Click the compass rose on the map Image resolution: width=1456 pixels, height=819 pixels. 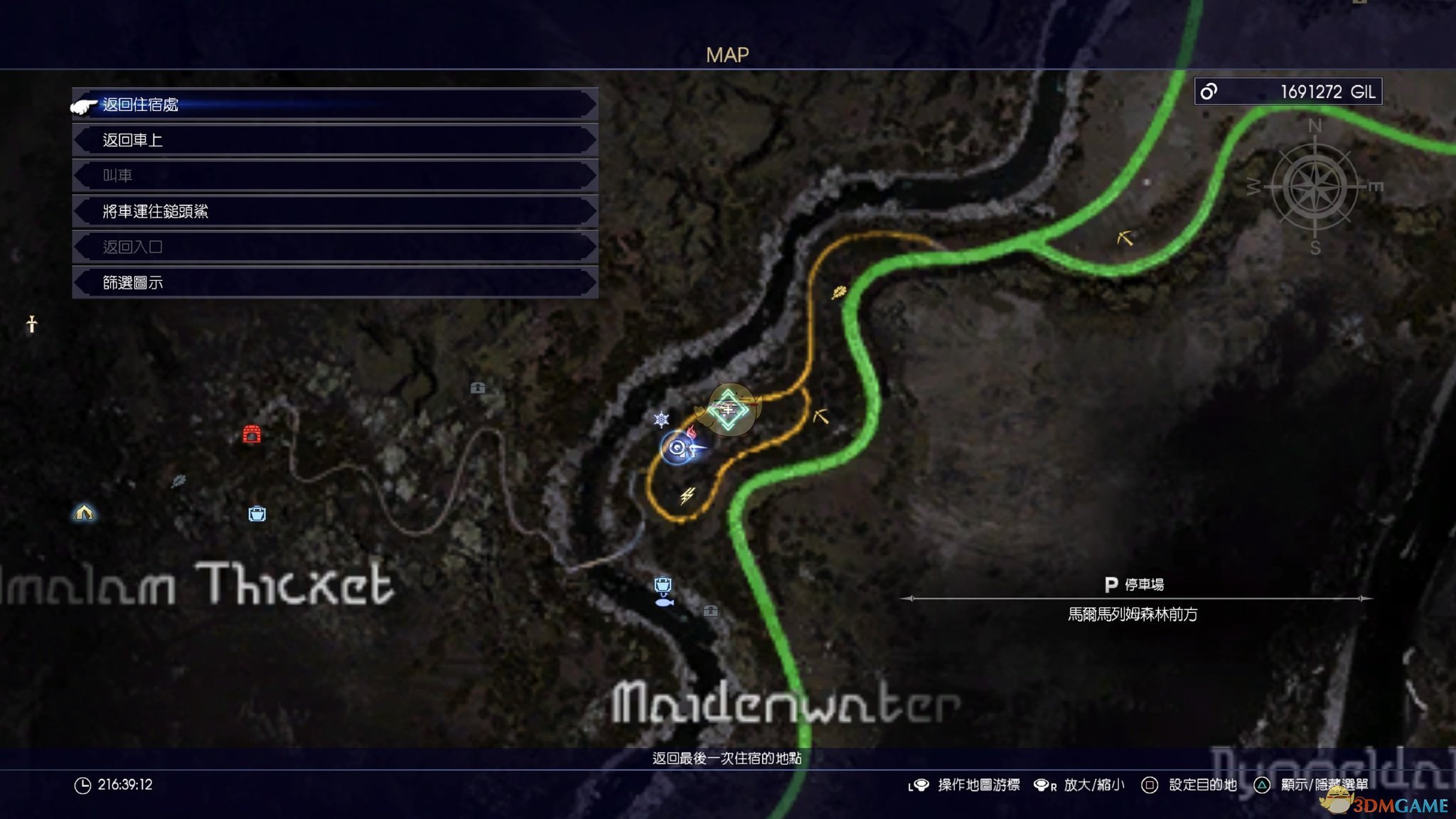tap(1315, 188)
